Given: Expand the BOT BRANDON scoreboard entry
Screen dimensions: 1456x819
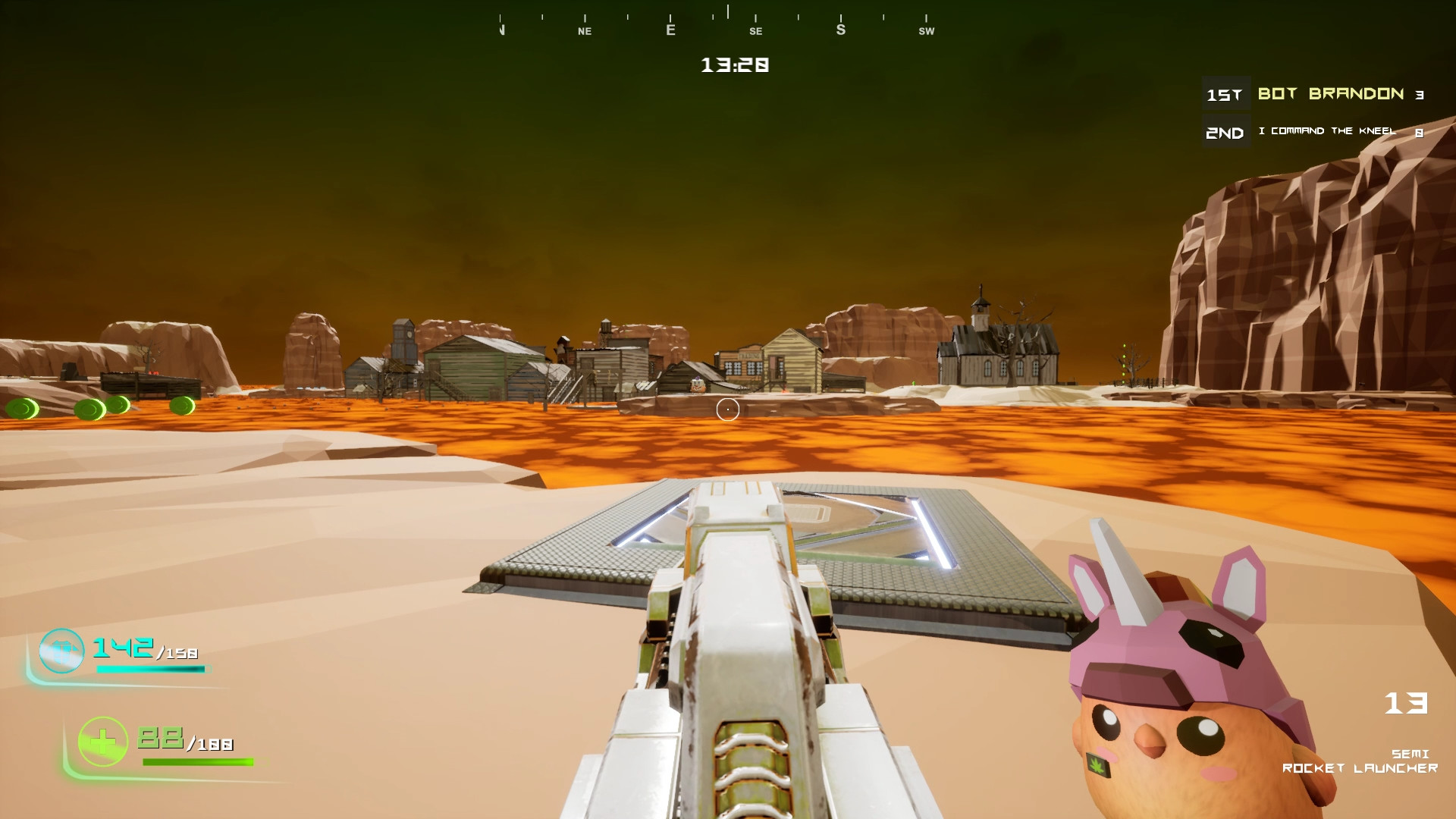Looking at the screenshot, I should (x=1331, y=93).
